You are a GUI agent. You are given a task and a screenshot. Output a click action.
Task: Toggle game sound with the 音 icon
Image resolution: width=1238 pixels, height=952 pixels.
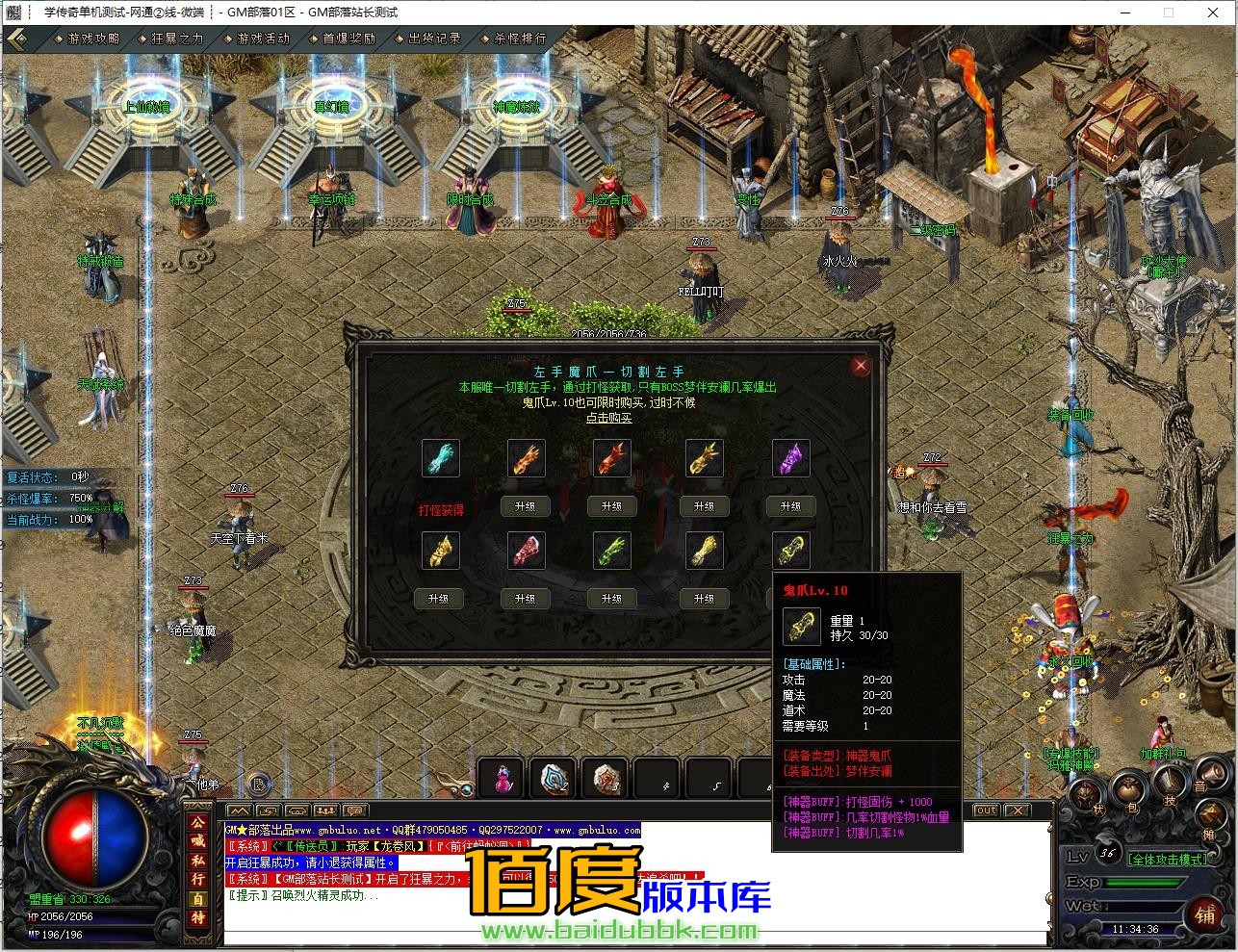[x=1211, y=773]
